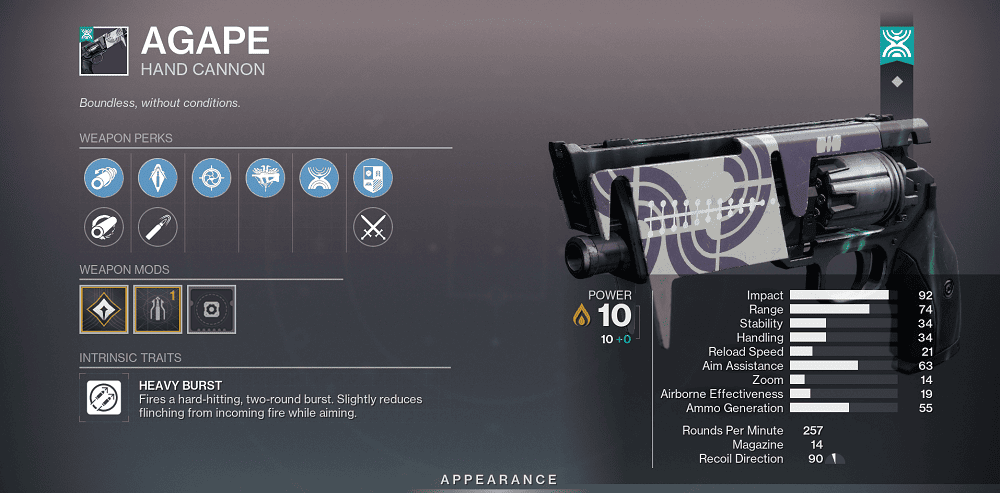Inspect the crosshair swirl trait perk
This screenshot has height=493, width=1000.
pyautogui.click(x=211, y=179)
